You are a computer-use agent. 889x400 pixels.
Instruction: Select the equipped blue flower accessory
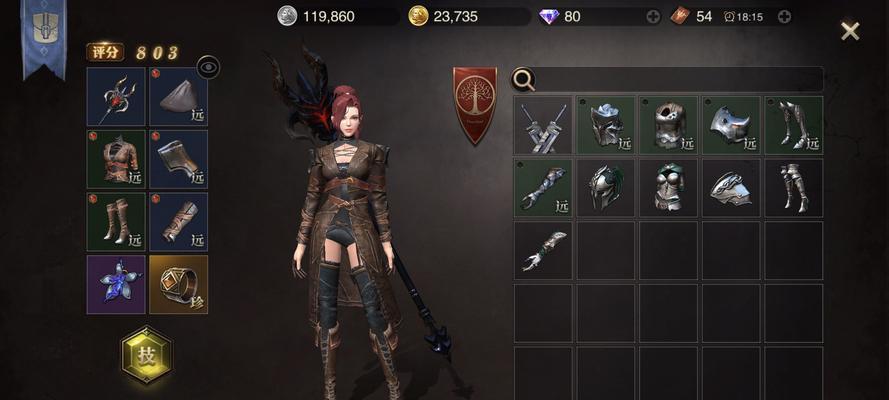tap(116, 284)
